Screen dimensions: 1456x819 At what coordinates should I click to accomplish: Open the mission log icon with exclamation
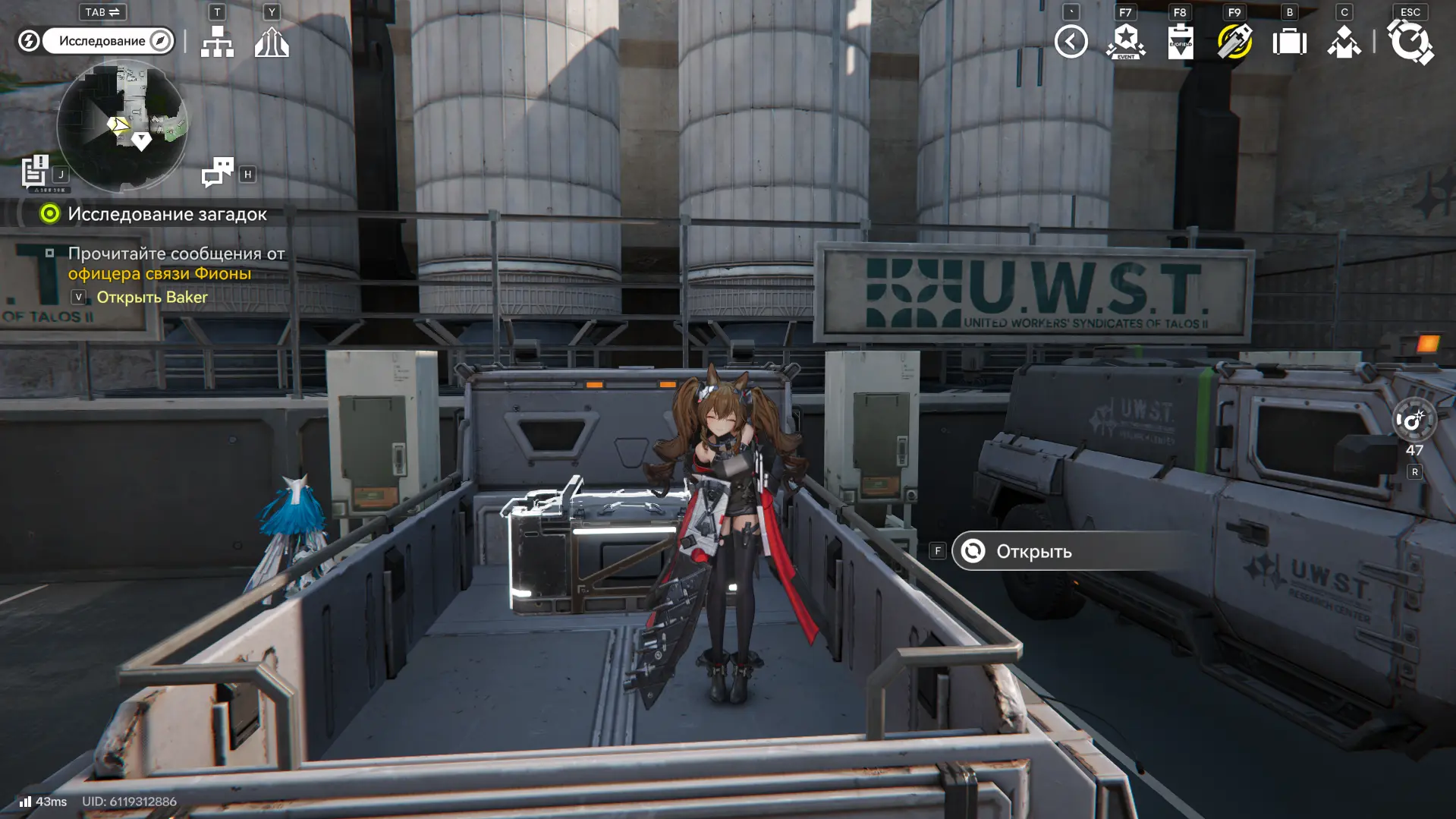coord(35,172)
